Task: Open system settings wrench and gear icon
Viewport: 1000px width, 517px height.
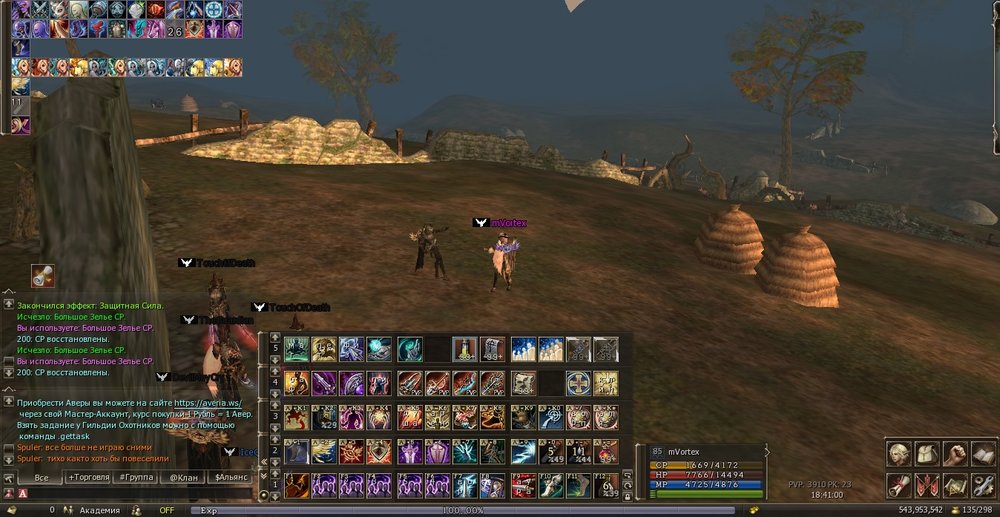Action: point(981,486)
